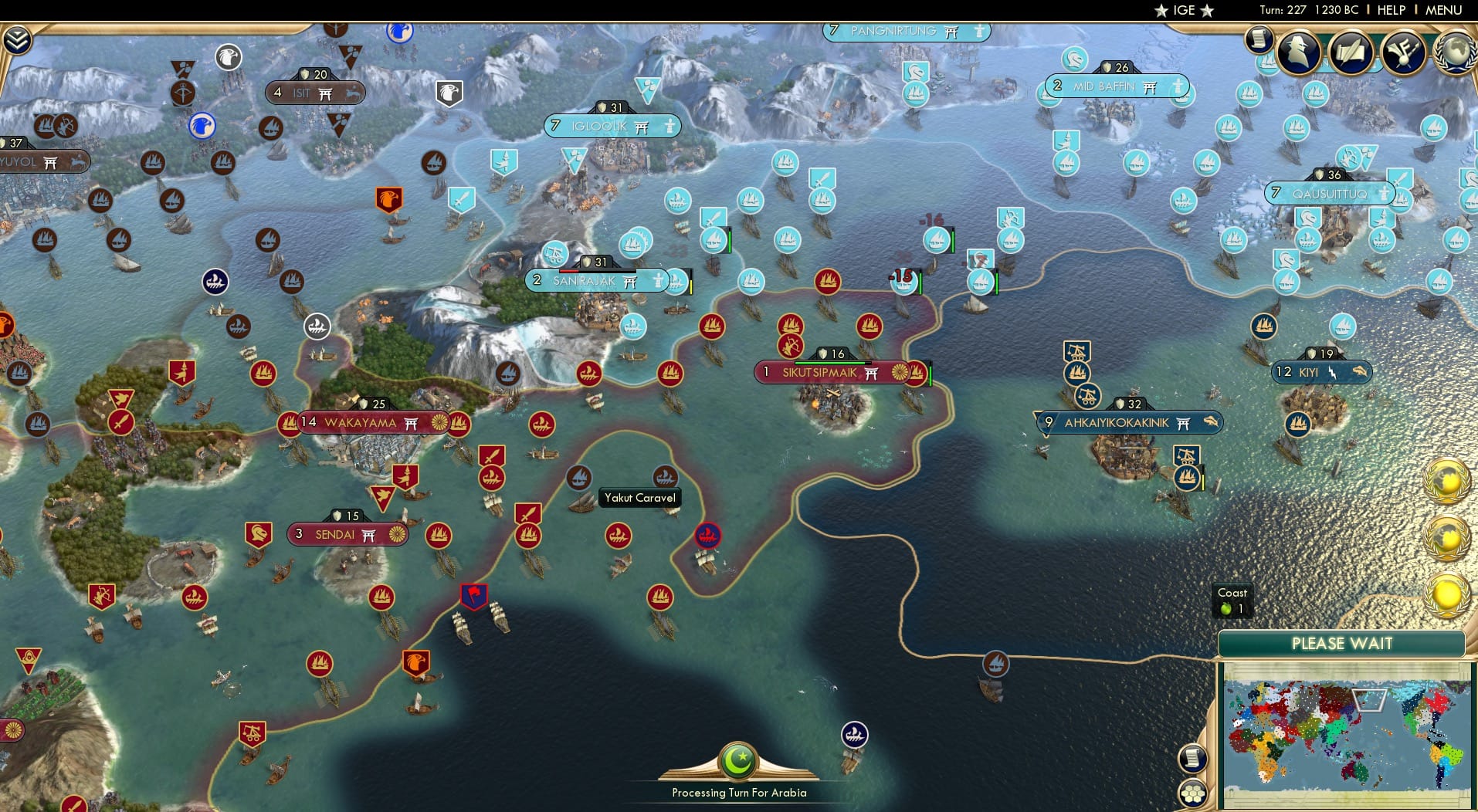Click the IGE star button in the top bar
Screen dimensions: 1478x812
click(1181, 10)
